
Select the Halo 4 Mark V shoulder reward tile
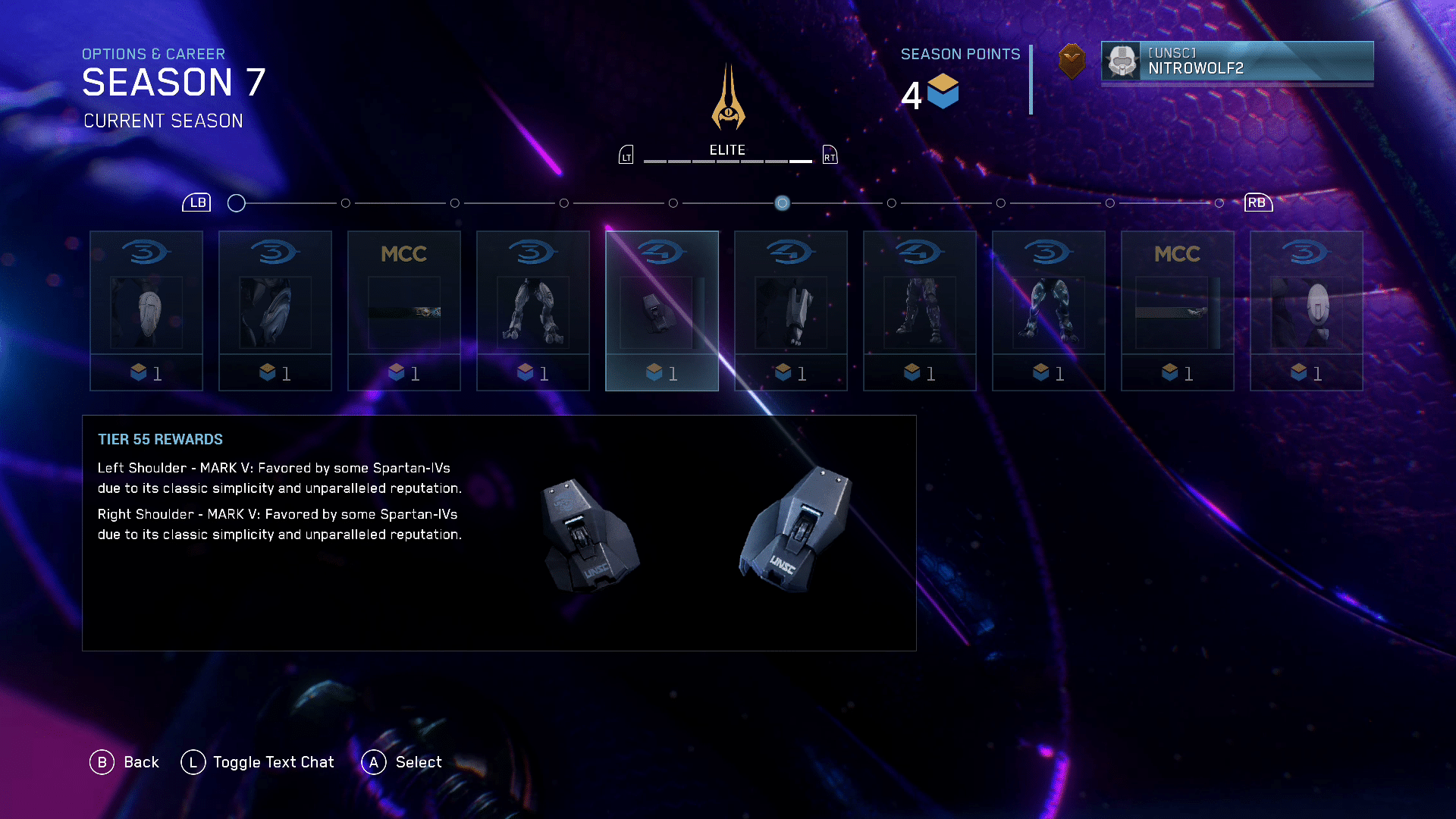661,310
